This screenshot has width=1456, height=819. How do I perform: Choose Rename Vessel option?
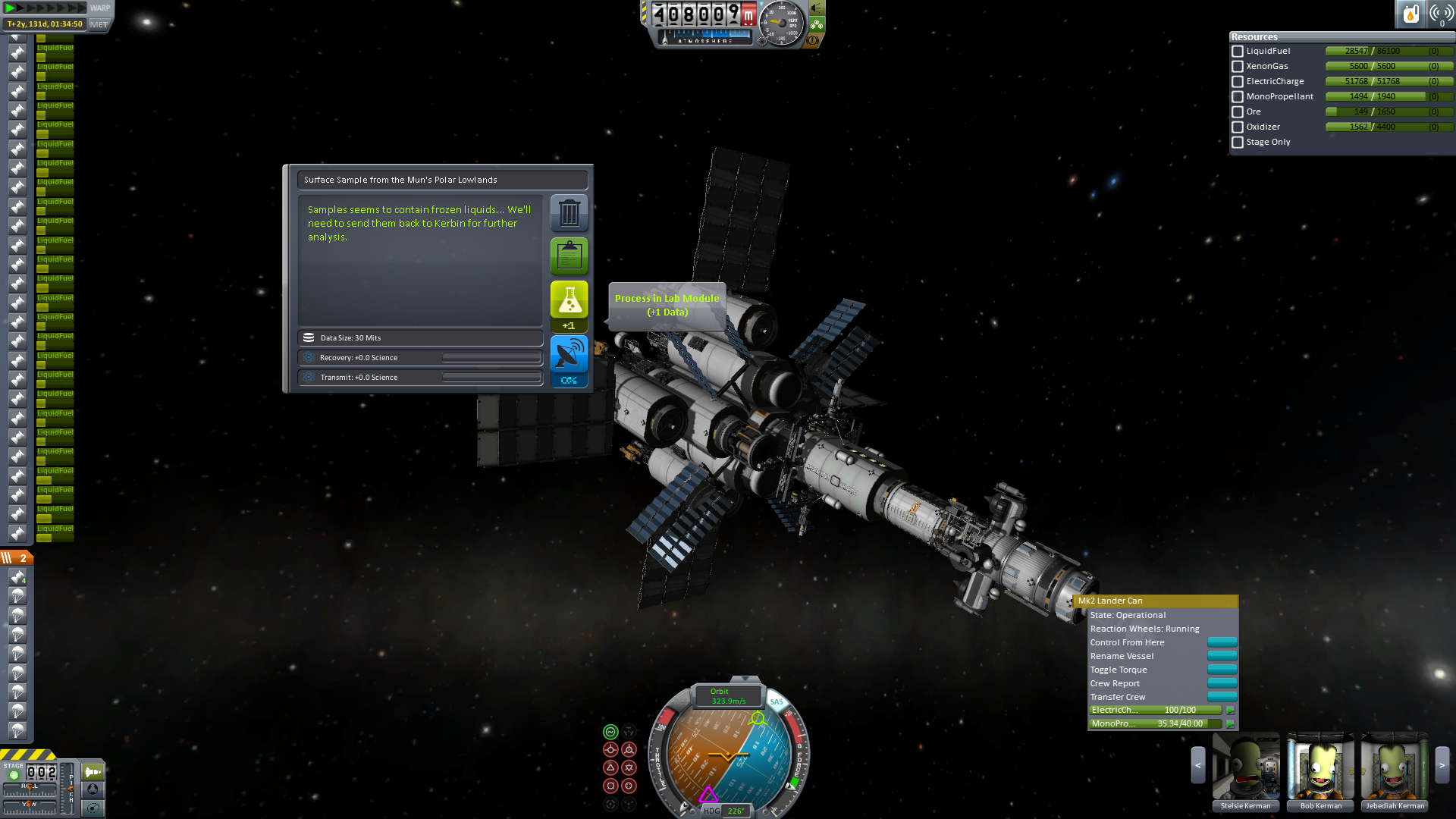tap(1222, 656)
